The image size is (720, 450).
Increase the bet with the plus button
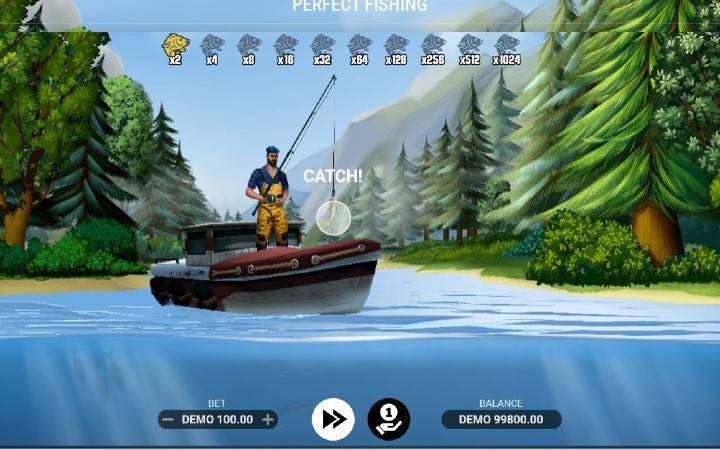[268, 420]
